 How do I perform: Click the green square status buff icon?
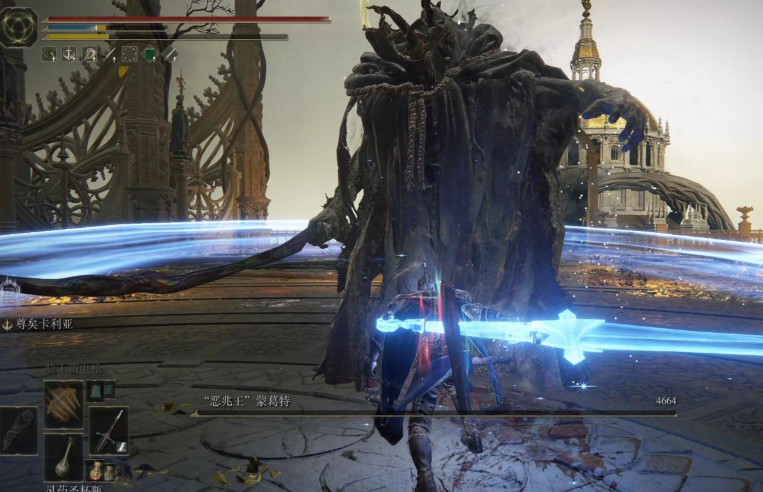150,54
